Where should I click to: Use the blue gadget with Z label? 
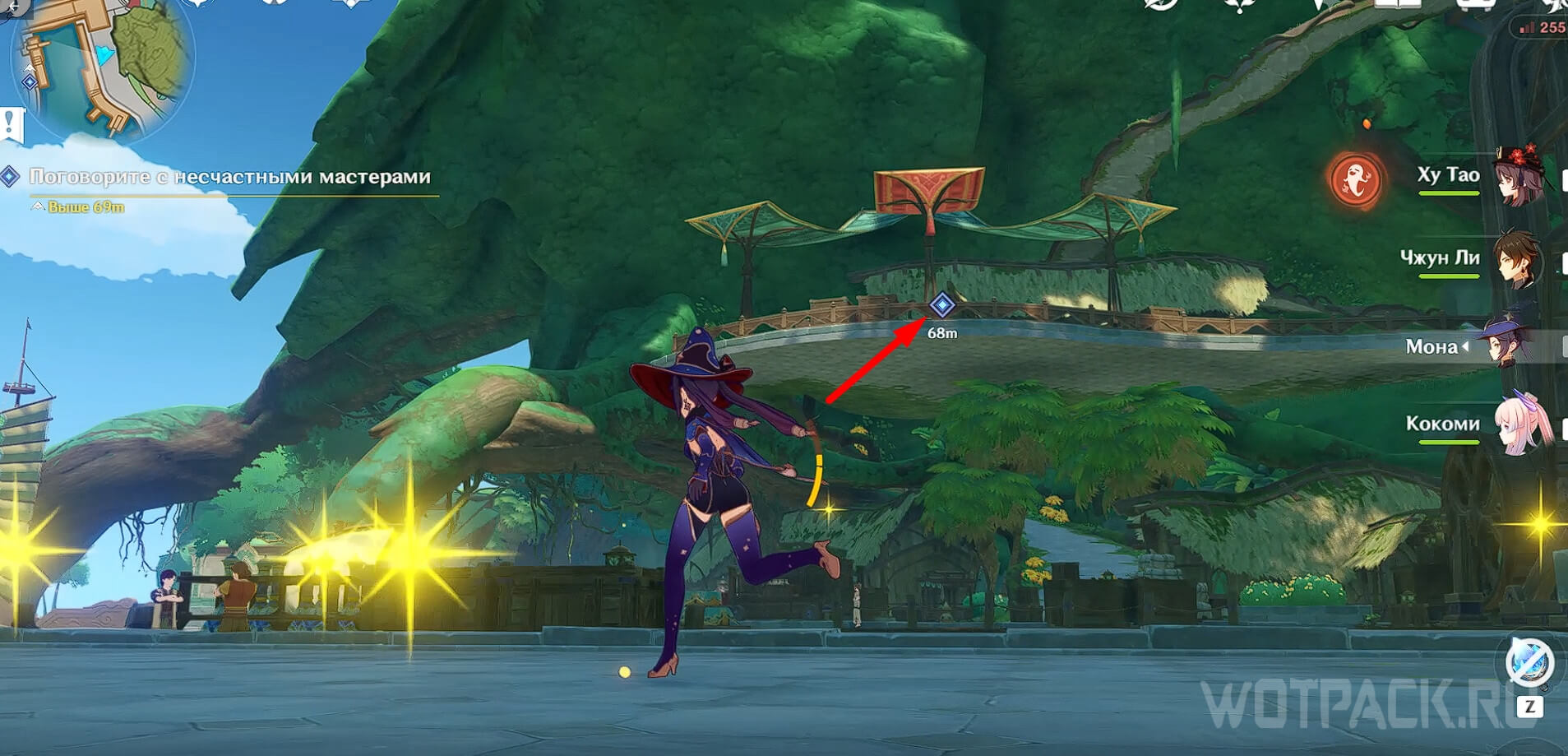point(1529,663)
